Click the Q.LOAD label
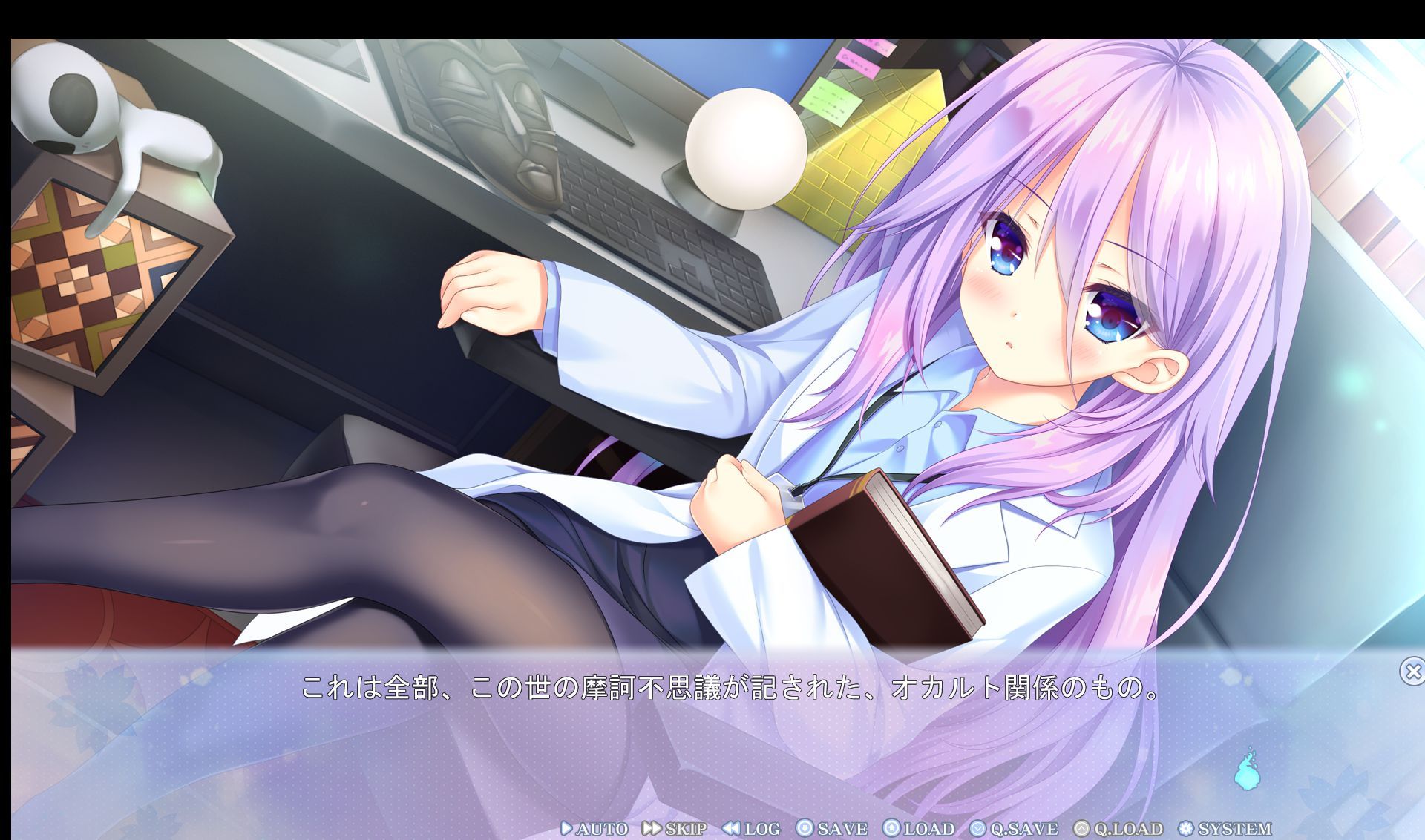Image resolution: width=1425 pixels, height=840 pixels. (1128, 828)
